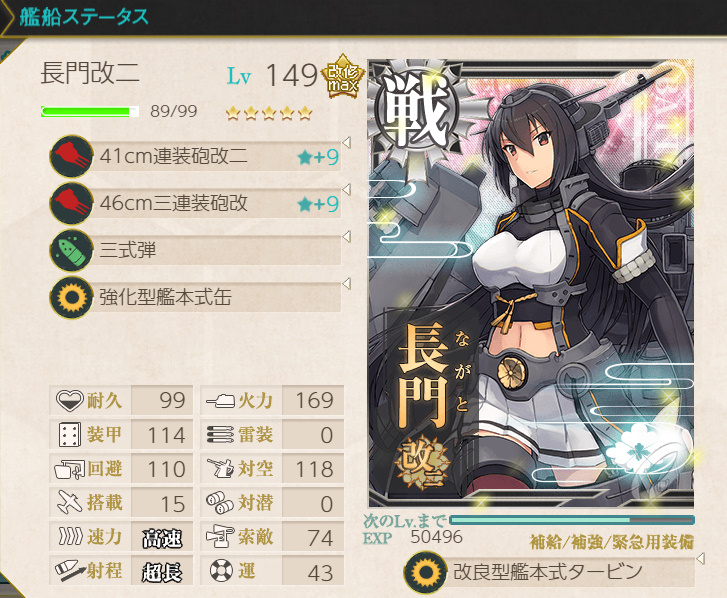Select the 改良型艦本式タービン reinforcement slot
This screenshot has width=727, height=598.
[548, 573]
